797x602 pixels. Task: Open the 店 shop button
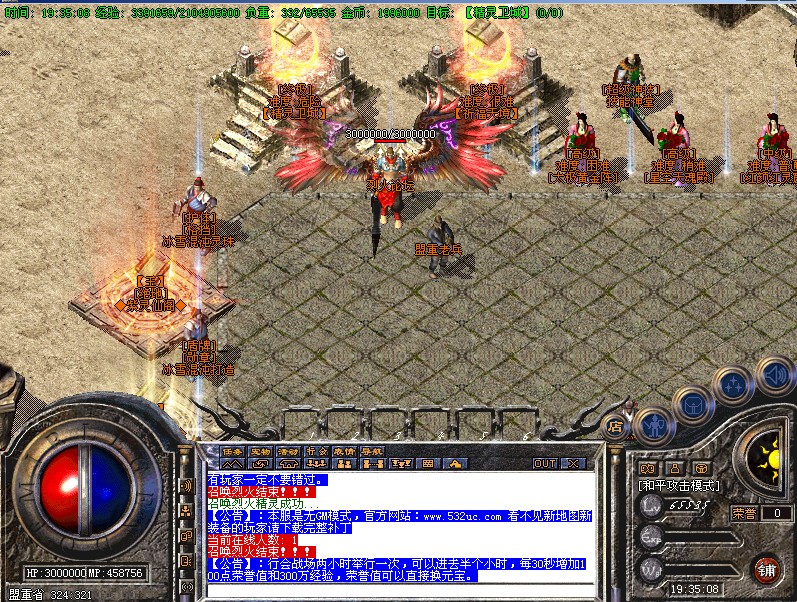click(616, 426)
